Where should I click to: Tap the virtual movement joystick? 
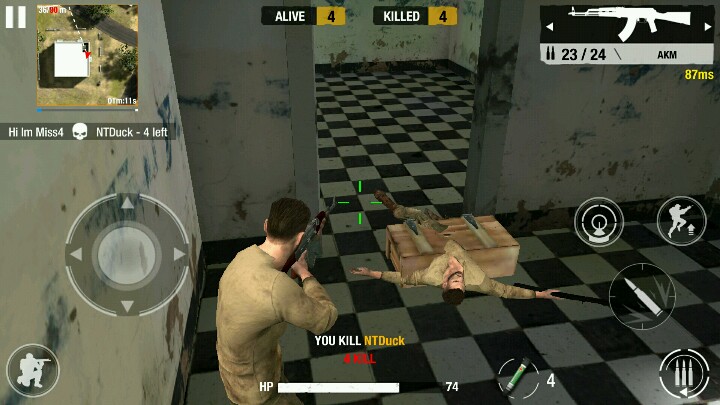click(x=127, y=254)
